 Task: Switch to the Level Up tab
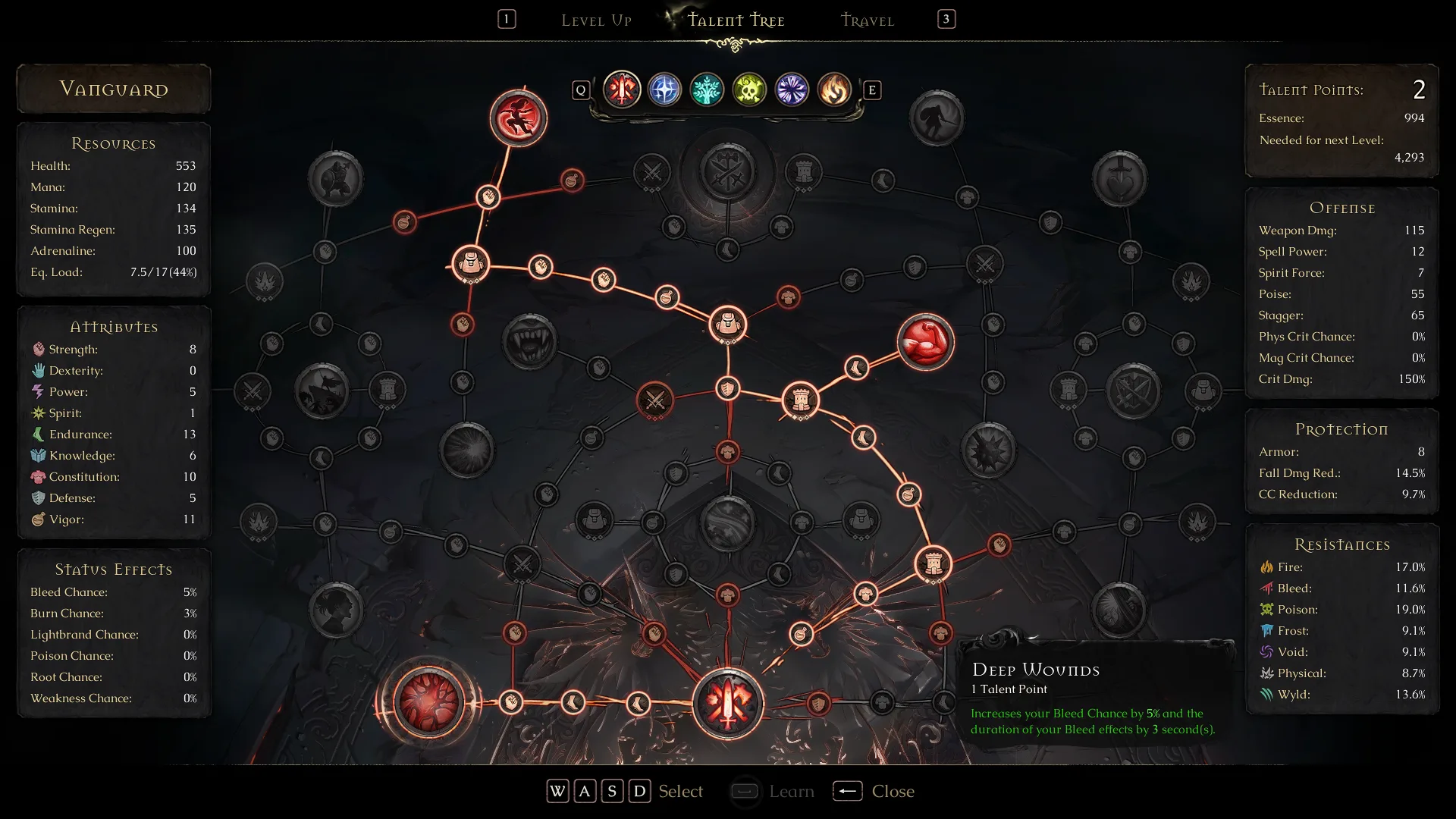click(597, 20)
